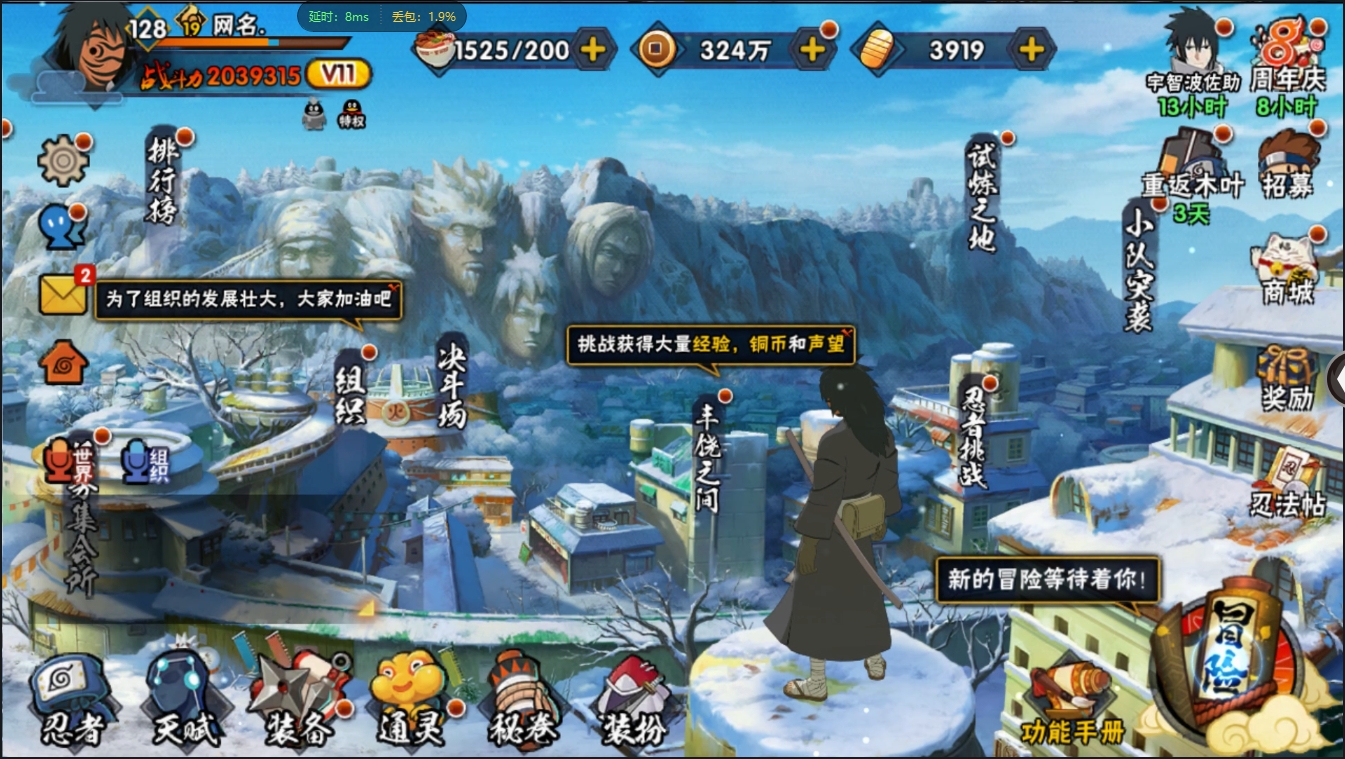
Task: Open the 周年庆 anniversary event
Action: [x=1288, y=60]
